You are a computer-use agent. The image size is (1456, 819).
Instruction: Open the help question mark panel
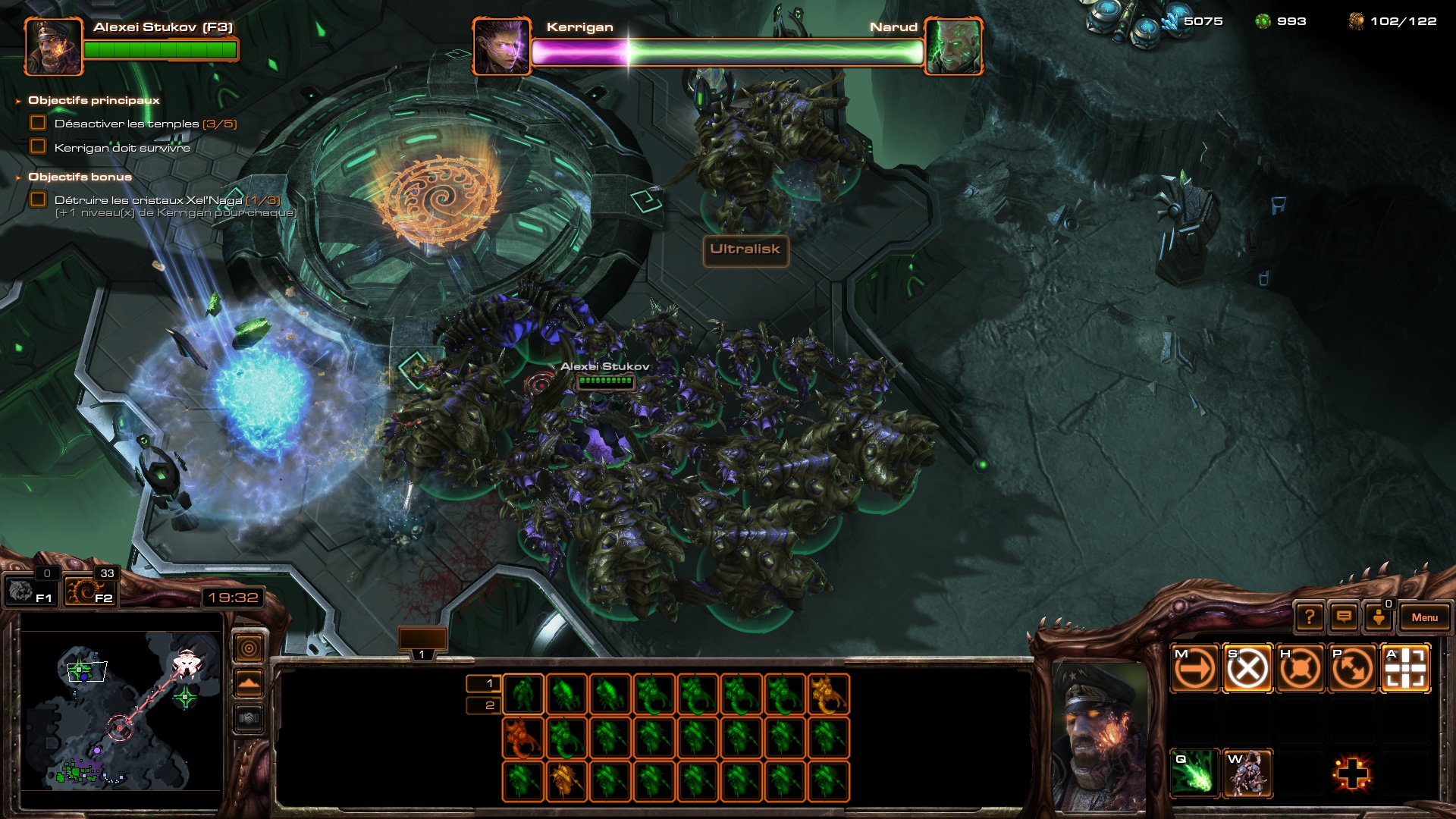tap(1310, 617)
